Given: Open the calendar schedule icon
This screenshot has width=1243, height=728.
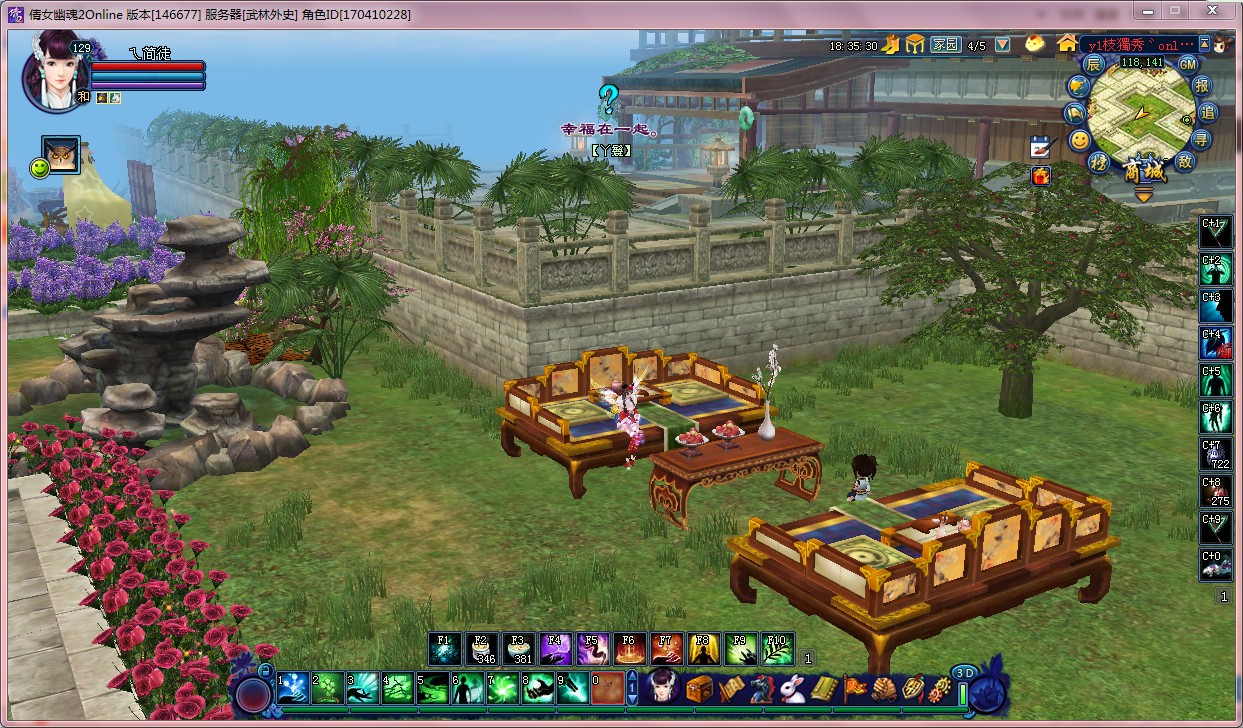Looking at the screenshot, I should click(x=1041, y=147).
